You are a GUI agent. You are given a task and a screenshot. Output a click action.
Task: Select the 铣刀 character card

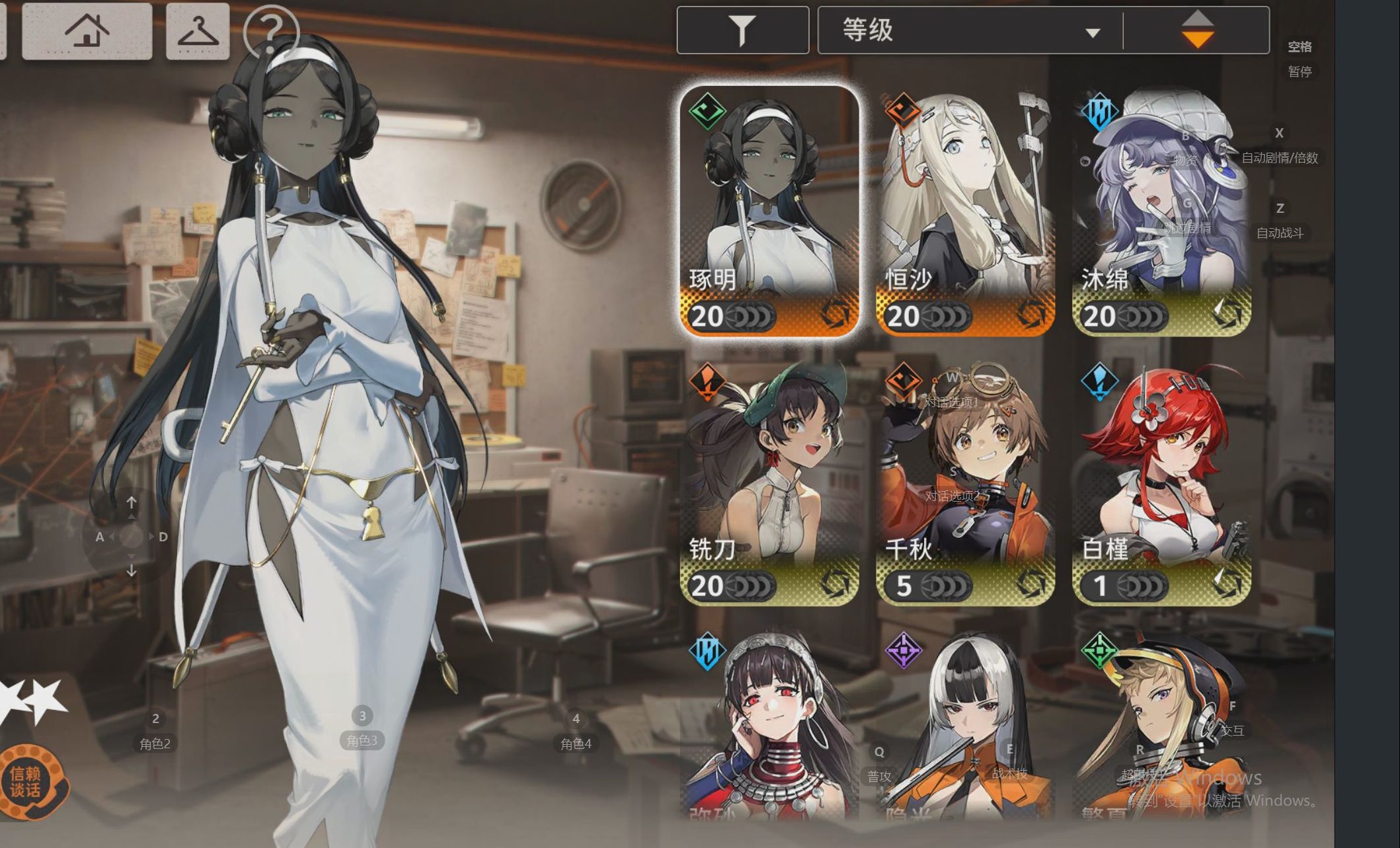click(769, 482)
